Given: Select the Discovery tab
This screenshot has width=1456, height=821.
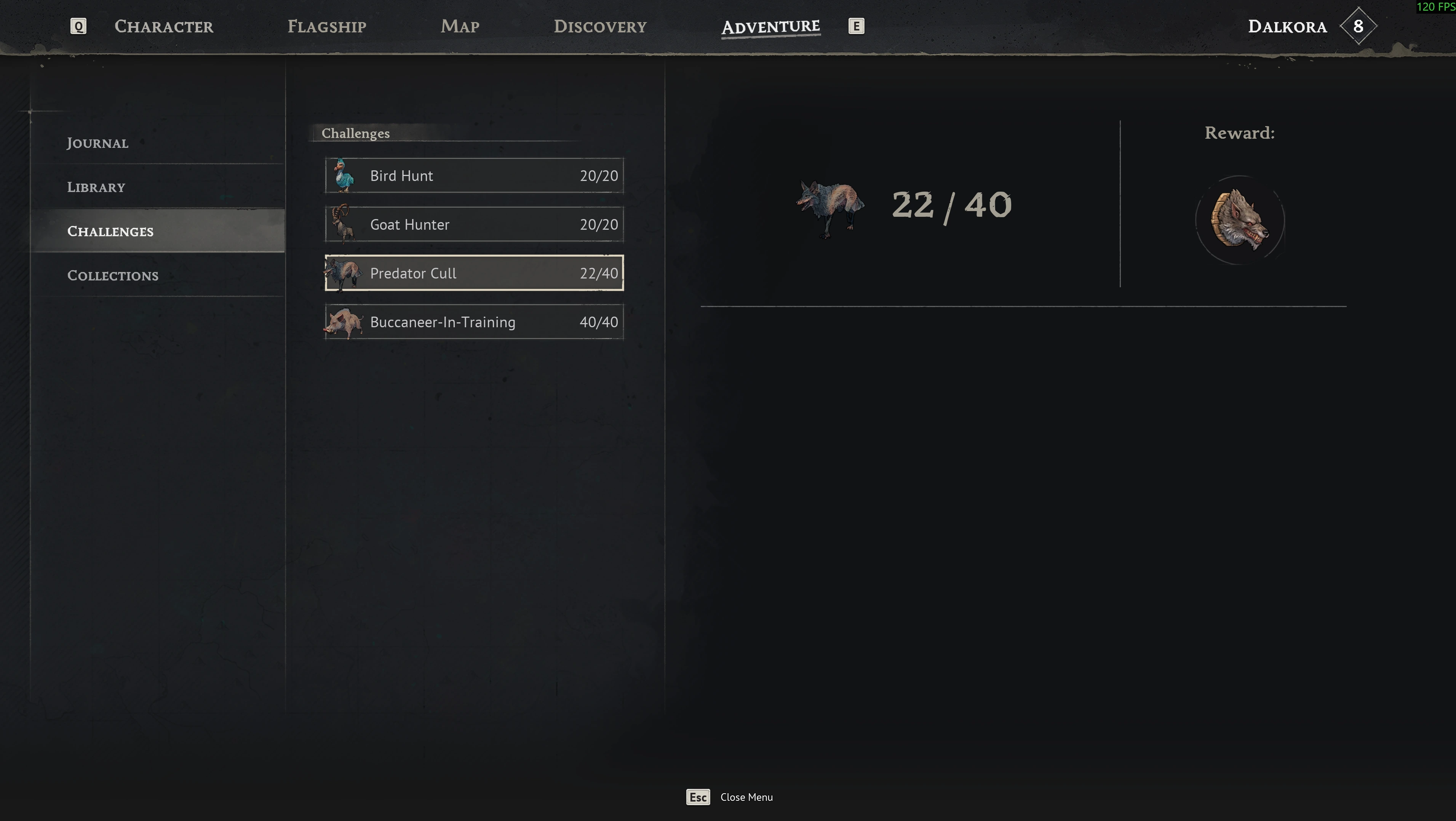Looking at the screenshot, I should pos(600,27).
